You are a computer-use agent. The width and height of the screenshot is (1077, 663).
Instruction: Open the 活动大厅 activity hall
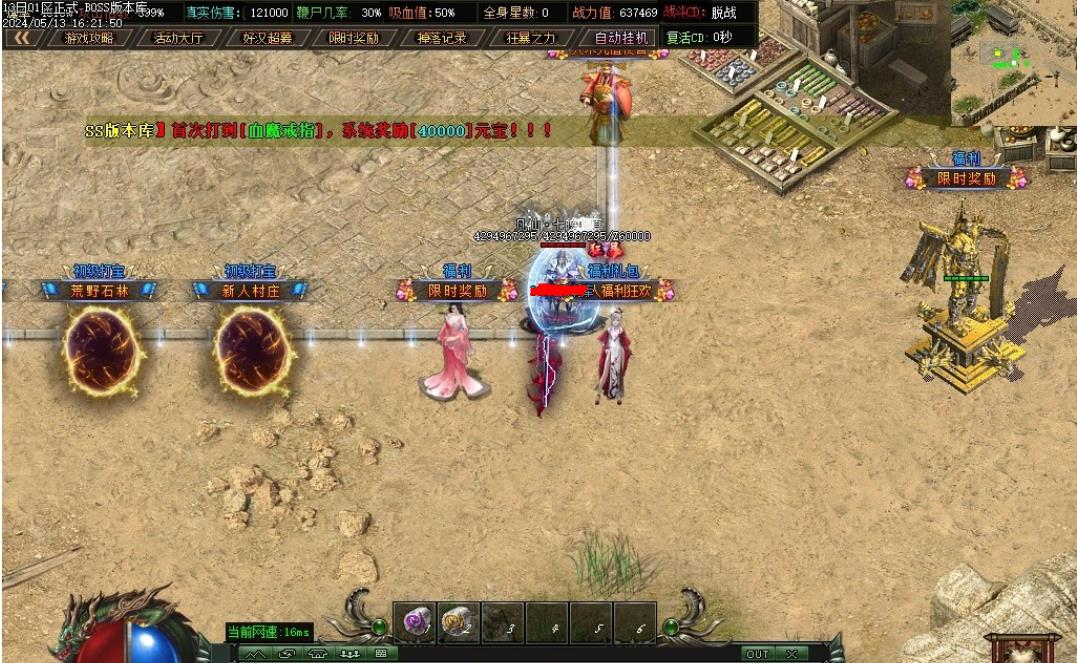pos(177,38)
